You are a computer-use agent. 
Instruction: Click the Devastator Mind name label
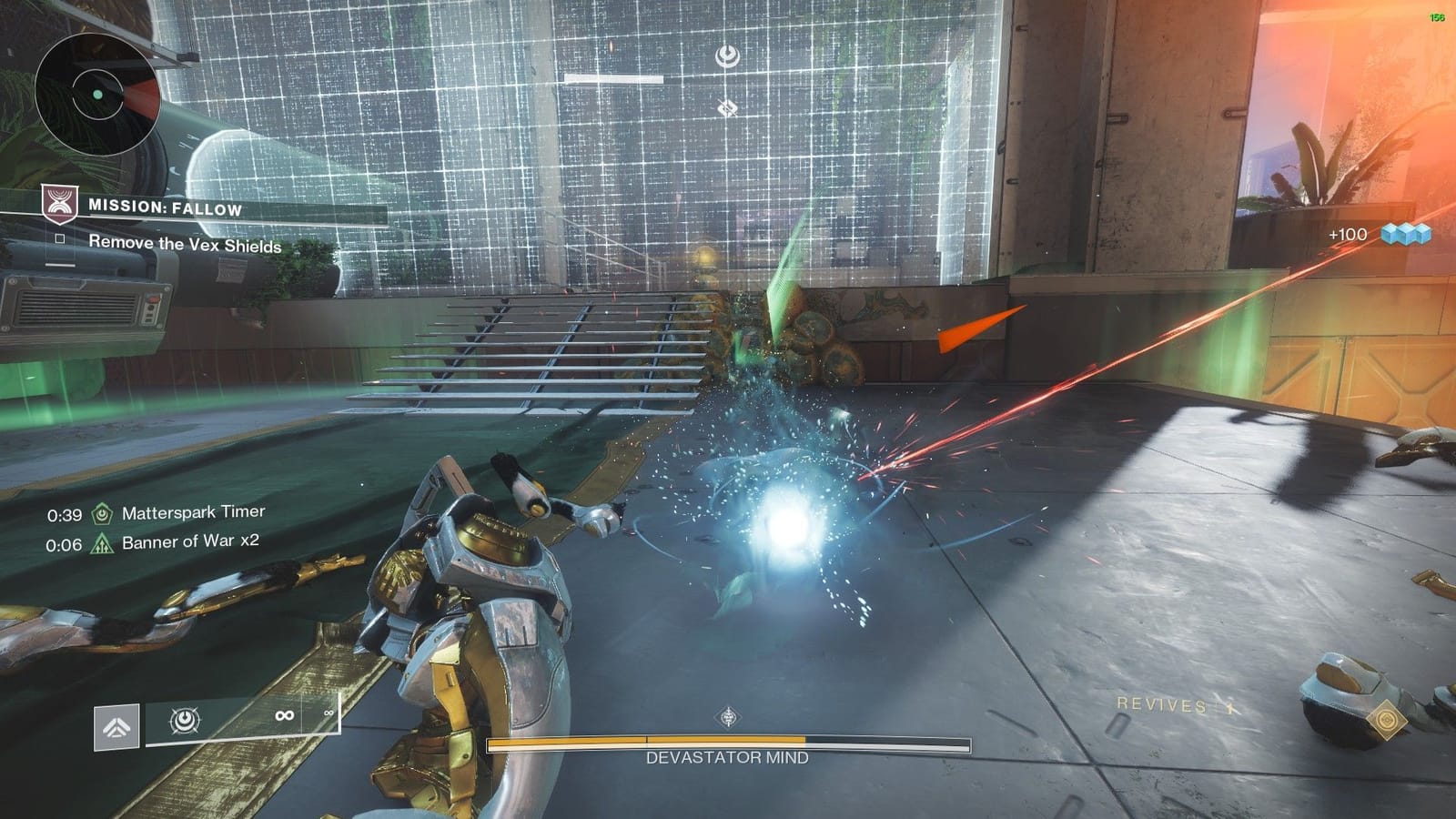point(728,754)
